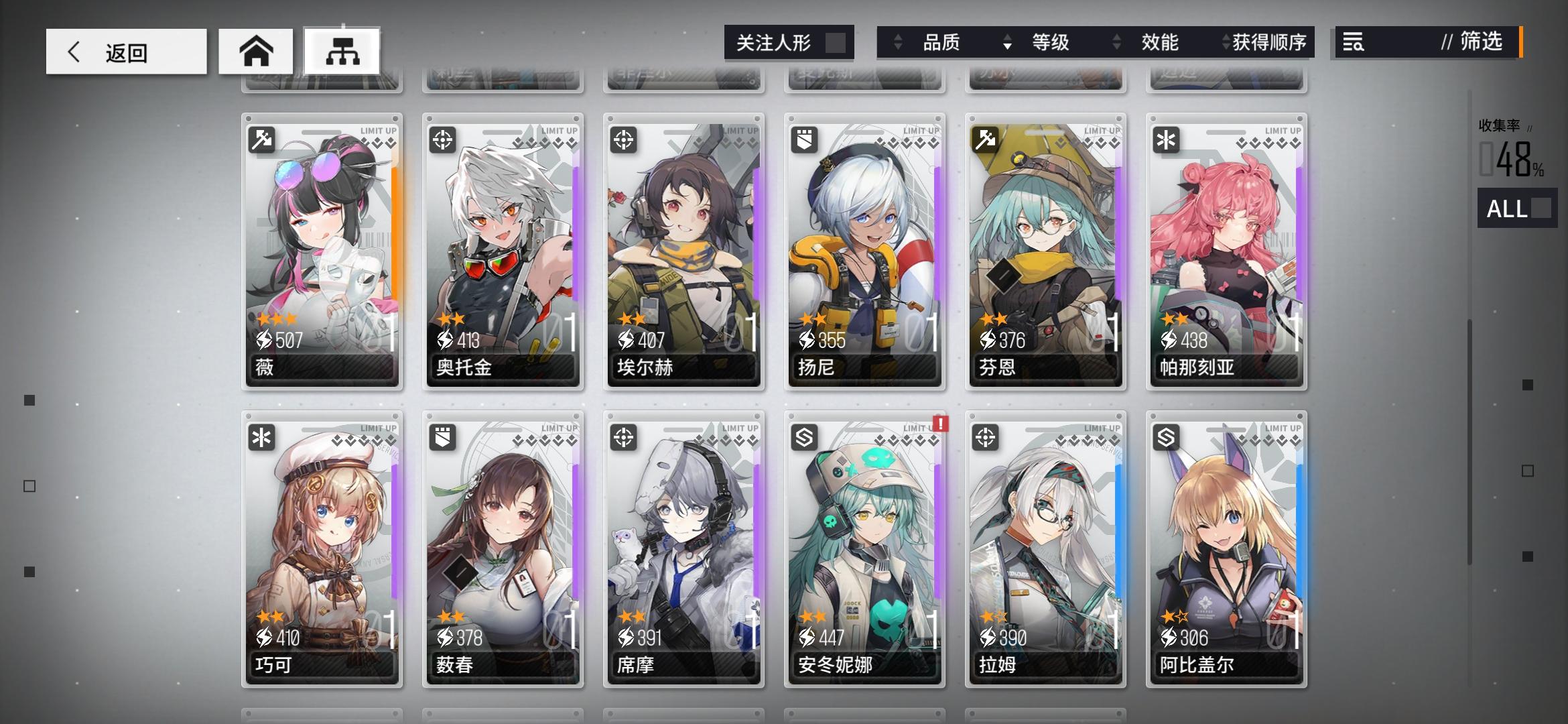
Task: Switch to the formation chart icon view
Action: tap(342, 50)
